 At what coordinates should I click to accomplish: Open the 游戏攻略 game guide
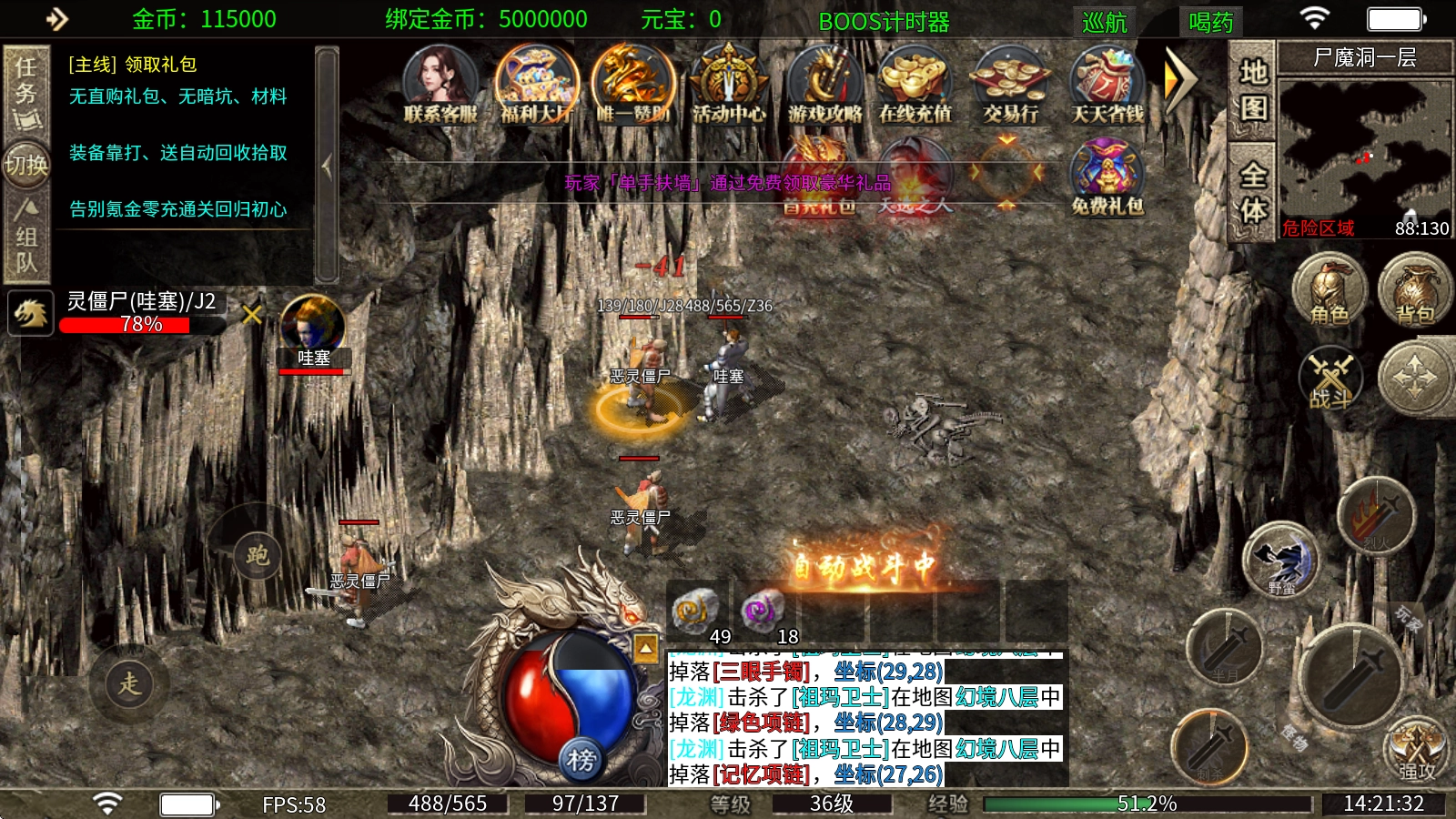tap(824, 83)
